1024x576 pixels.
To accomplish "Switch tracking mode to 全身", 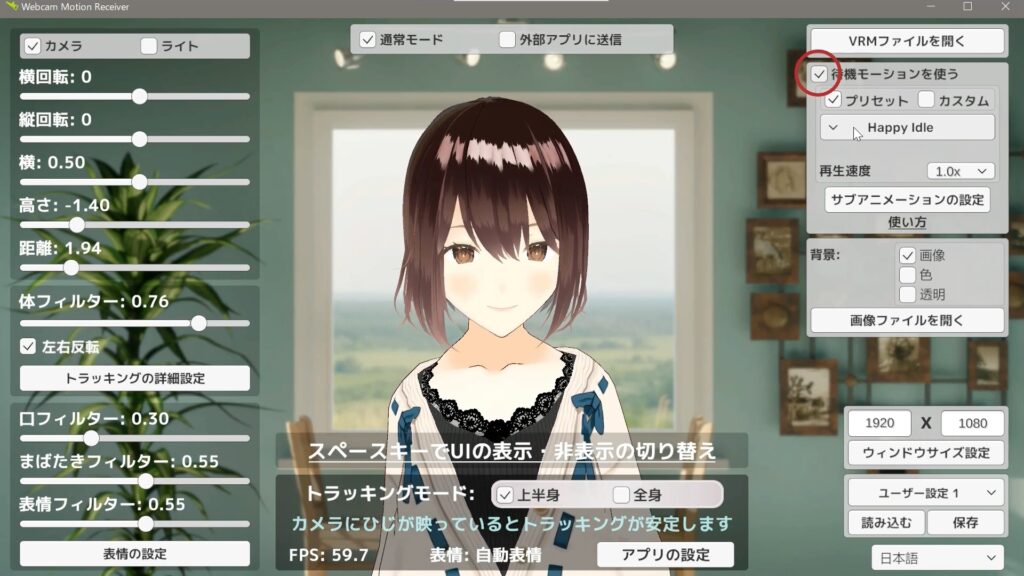I will click(621, 495).
